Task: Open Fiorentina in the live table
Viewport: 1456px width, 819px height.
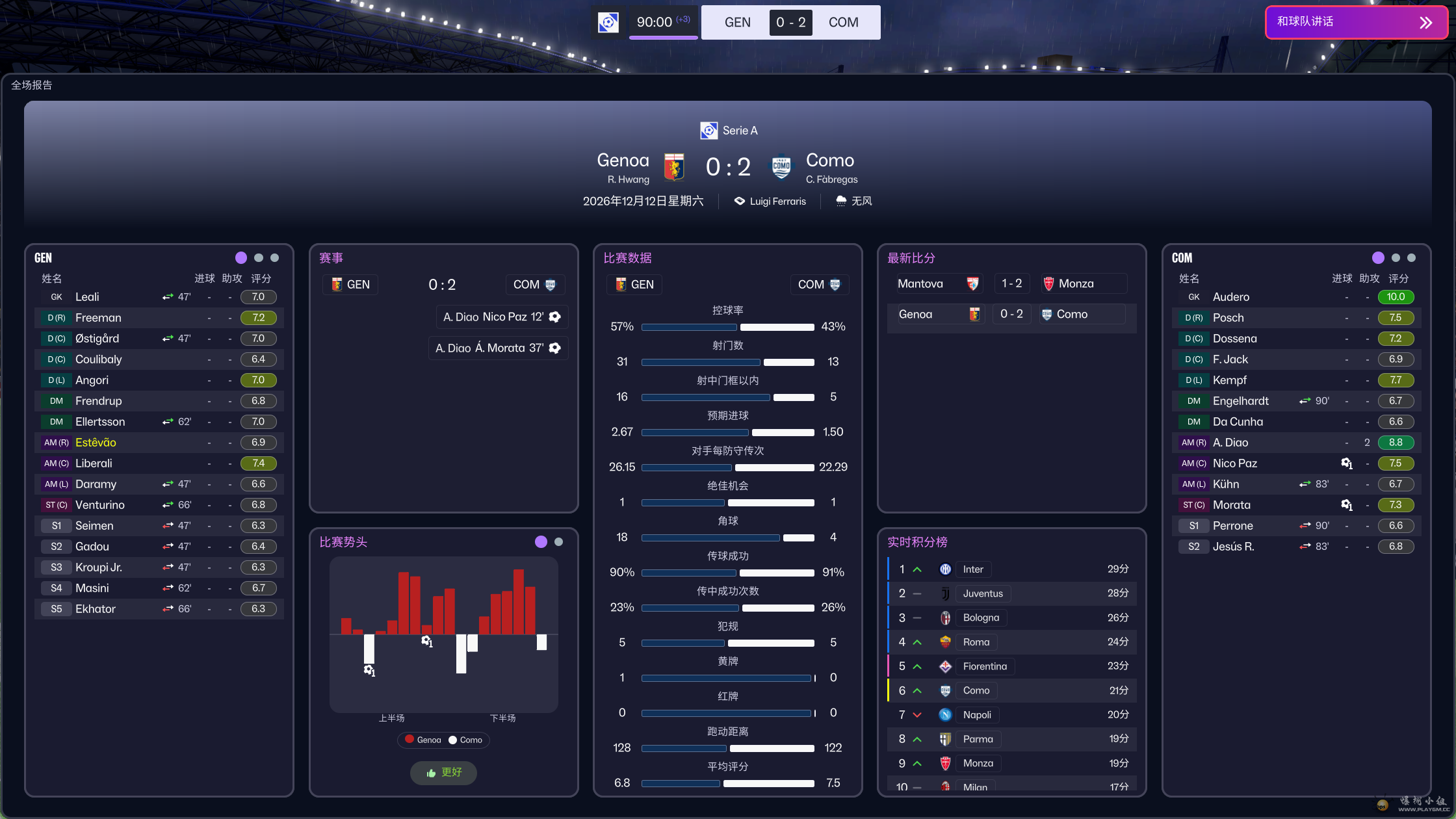Action: point(984,666)
